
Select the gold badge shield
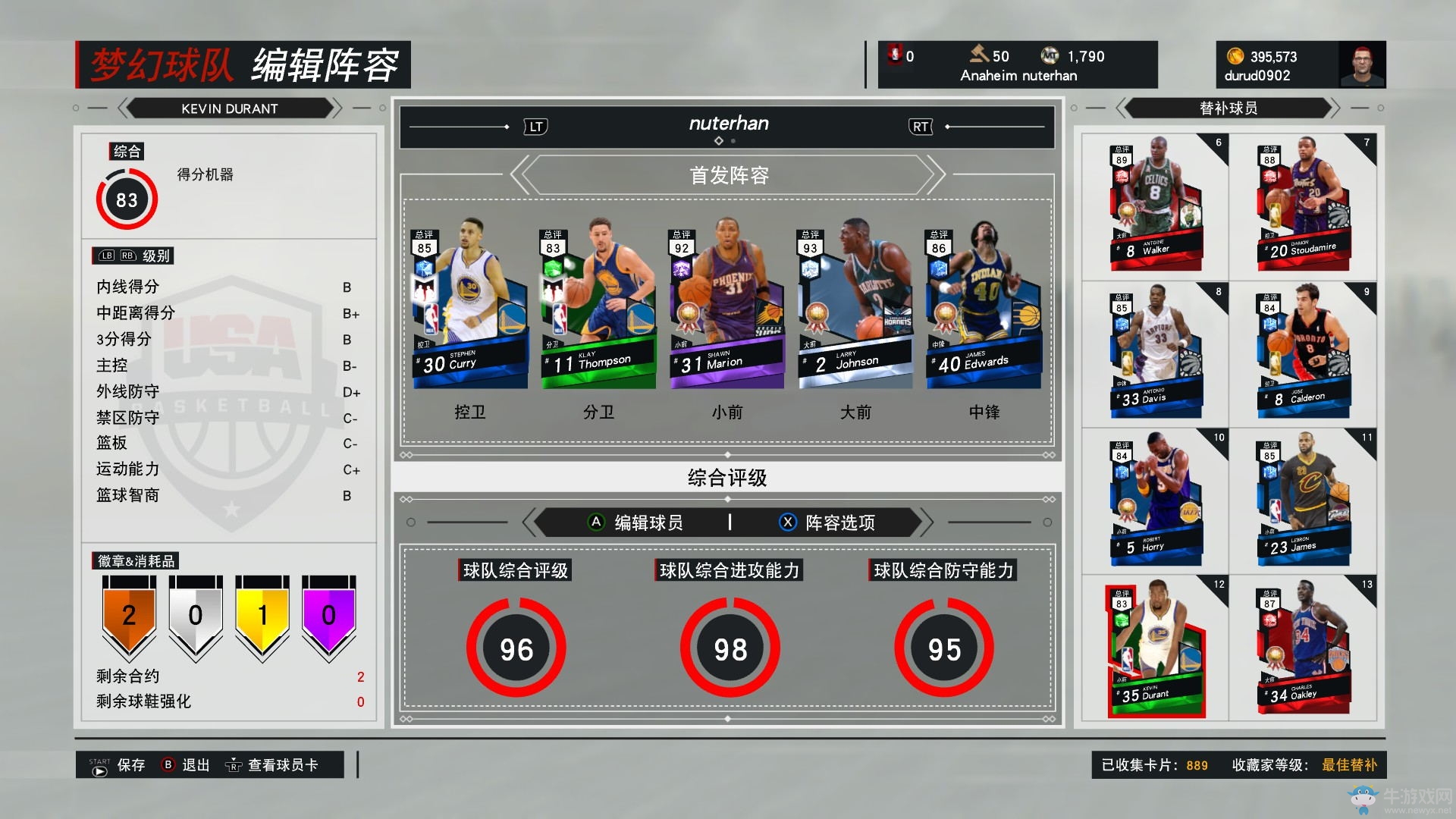tap(261, 616)
